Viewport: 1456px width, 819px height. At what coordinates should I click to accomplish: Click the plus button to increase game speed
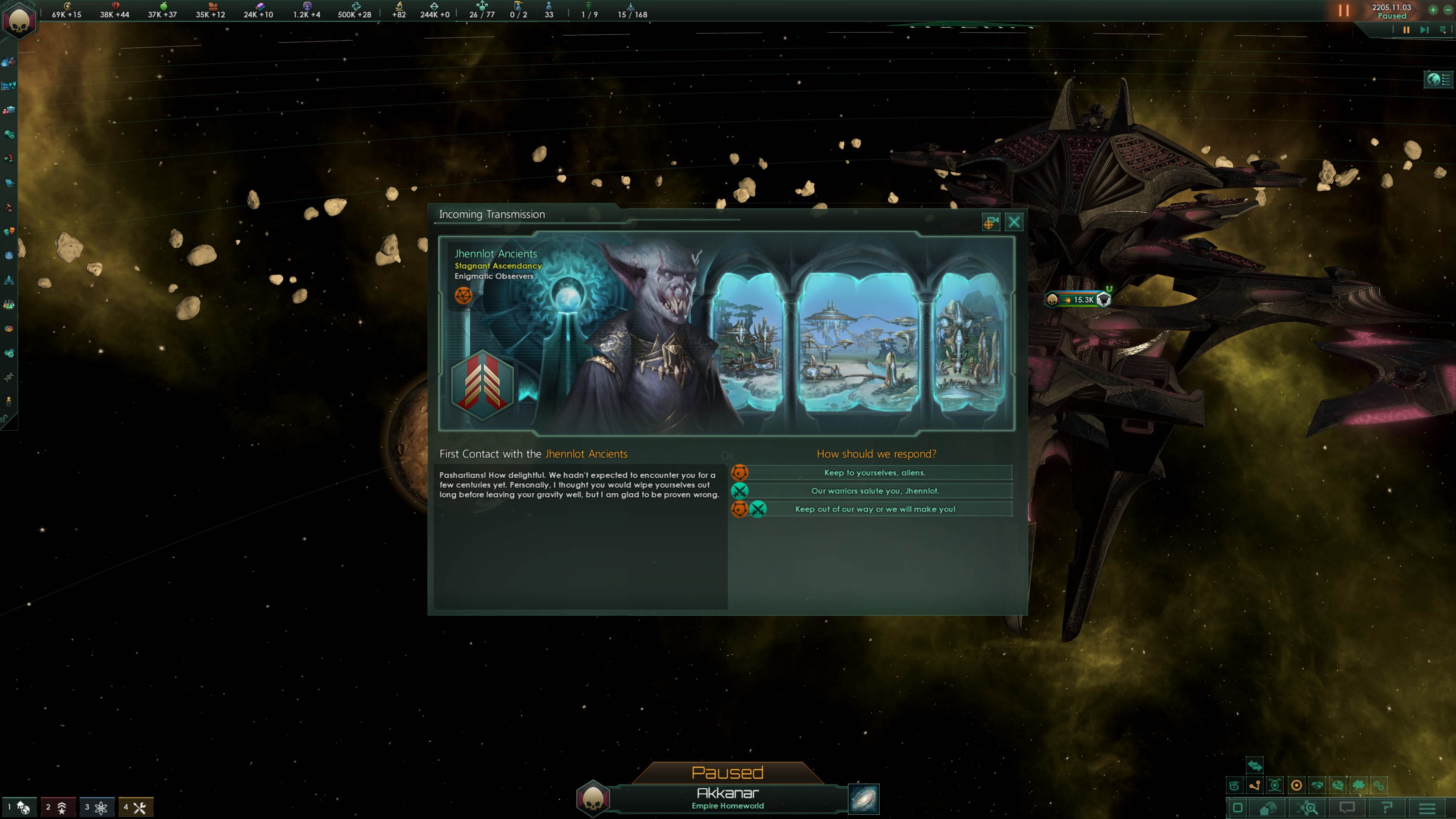1434,10
